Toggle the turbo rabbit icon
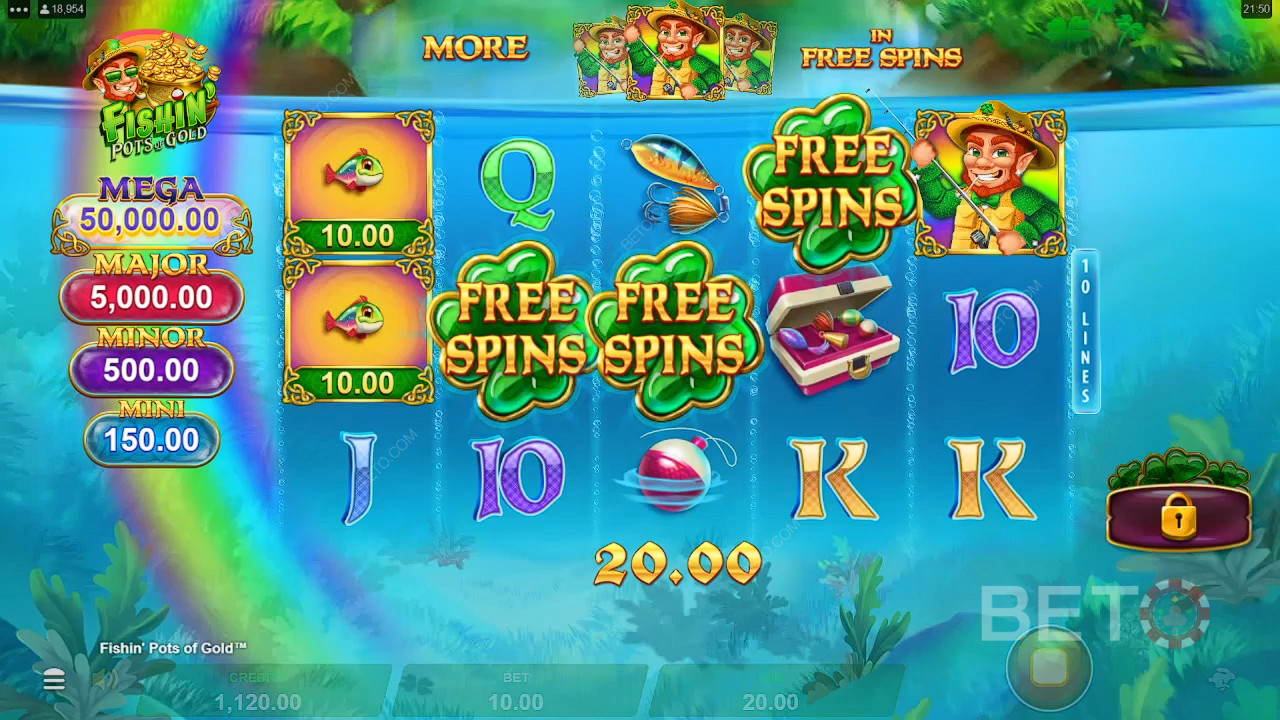This screenshot has height=720, width=1280. click(1221, 680)
